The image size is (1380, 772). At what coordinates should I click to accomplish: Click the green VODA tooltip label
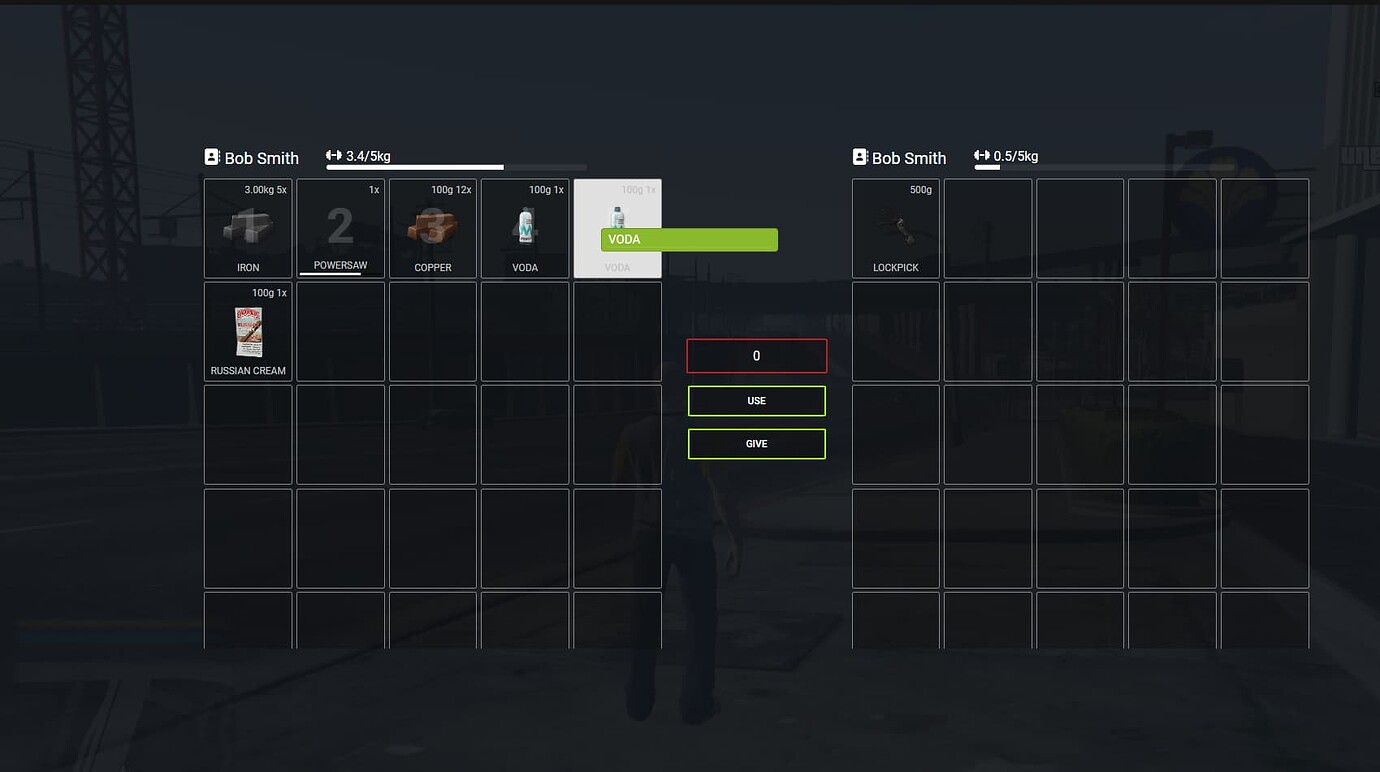pos(688,239)
